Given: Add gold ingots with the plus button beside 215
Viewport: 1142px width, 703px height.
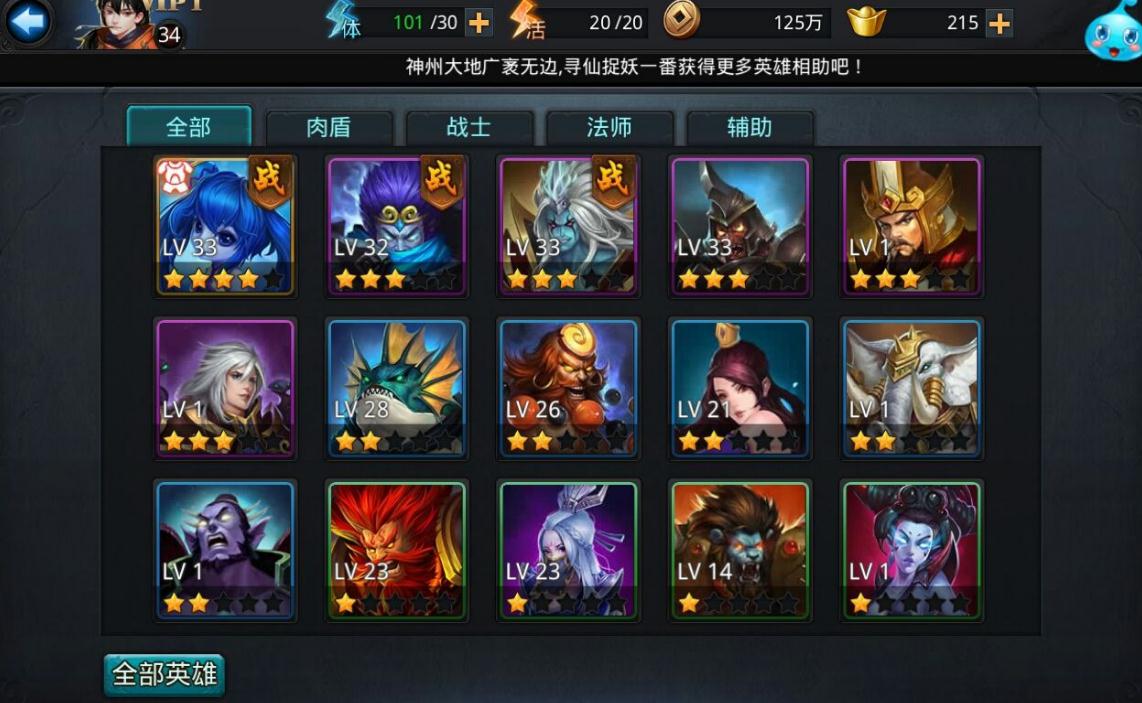Looking at the screenshot, I should click(998, 22).
